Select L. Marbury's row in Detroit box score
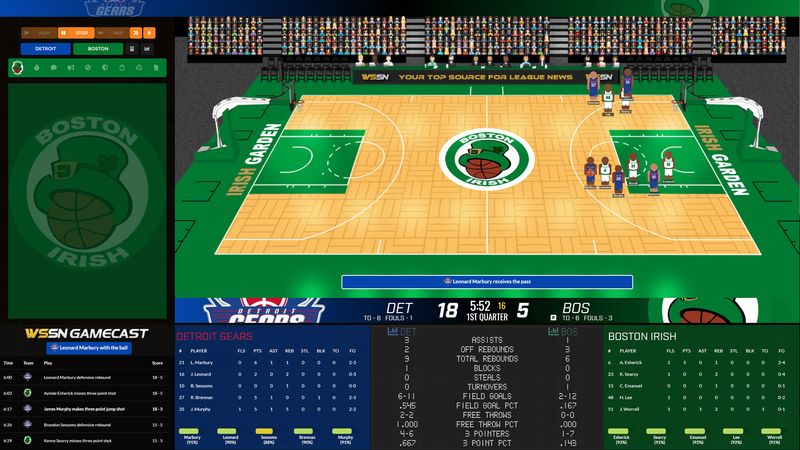This screenshot has width=800, height=450. 270,362
